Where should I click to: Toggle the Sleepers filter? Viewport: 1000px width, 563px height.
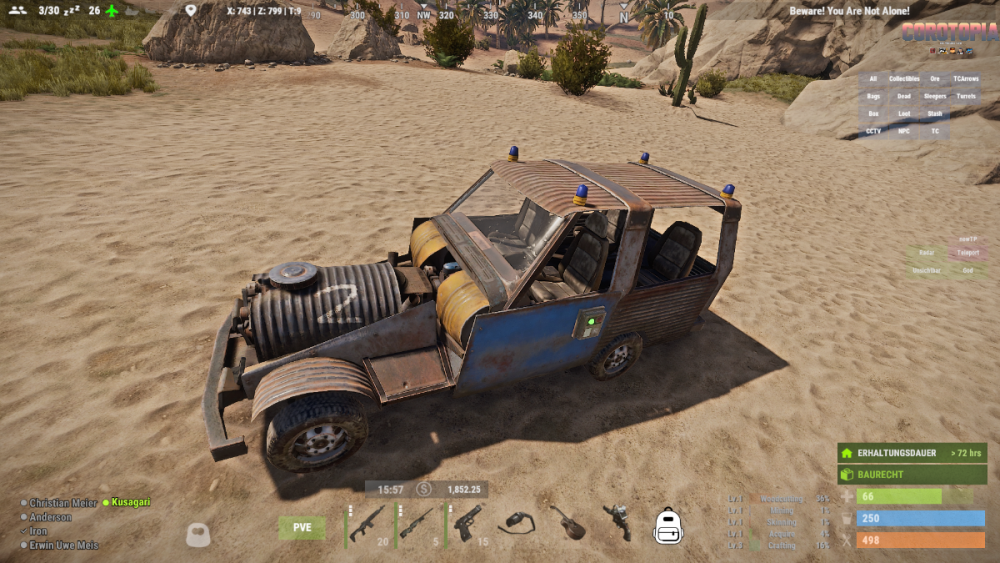[x=935, y=97]
